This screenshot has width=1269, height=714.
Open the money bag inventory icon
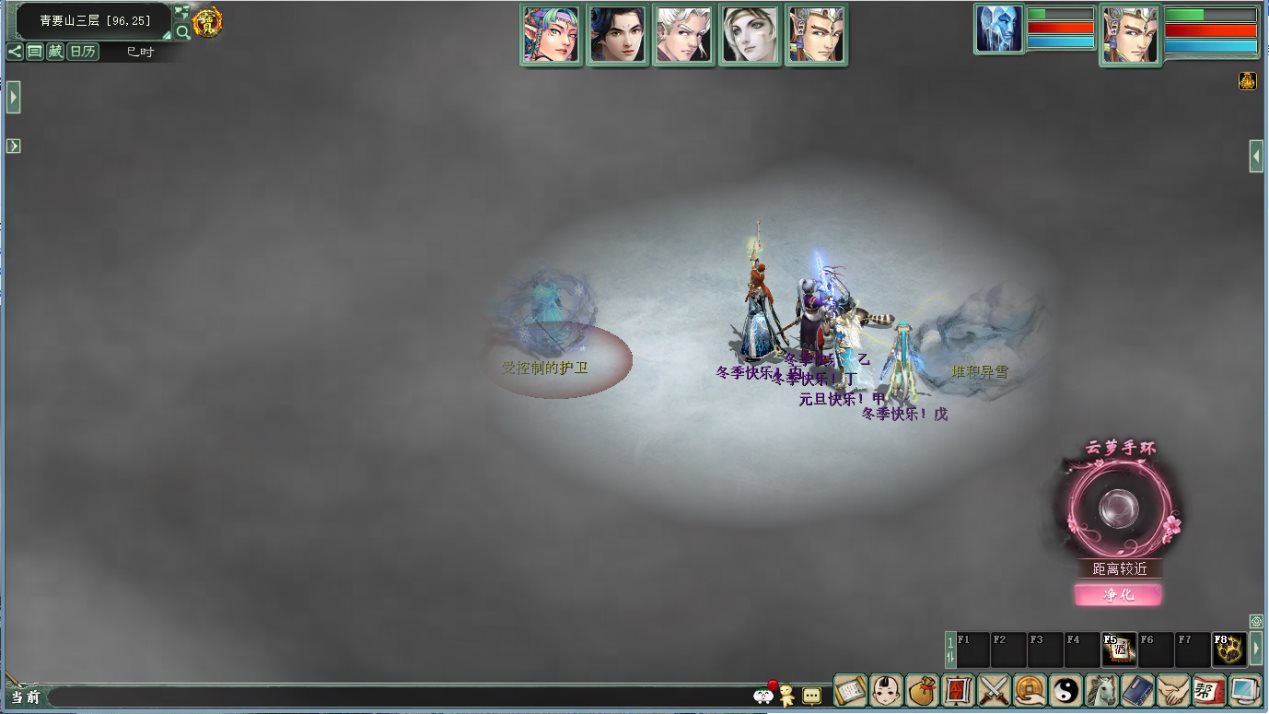click(921, 690)
